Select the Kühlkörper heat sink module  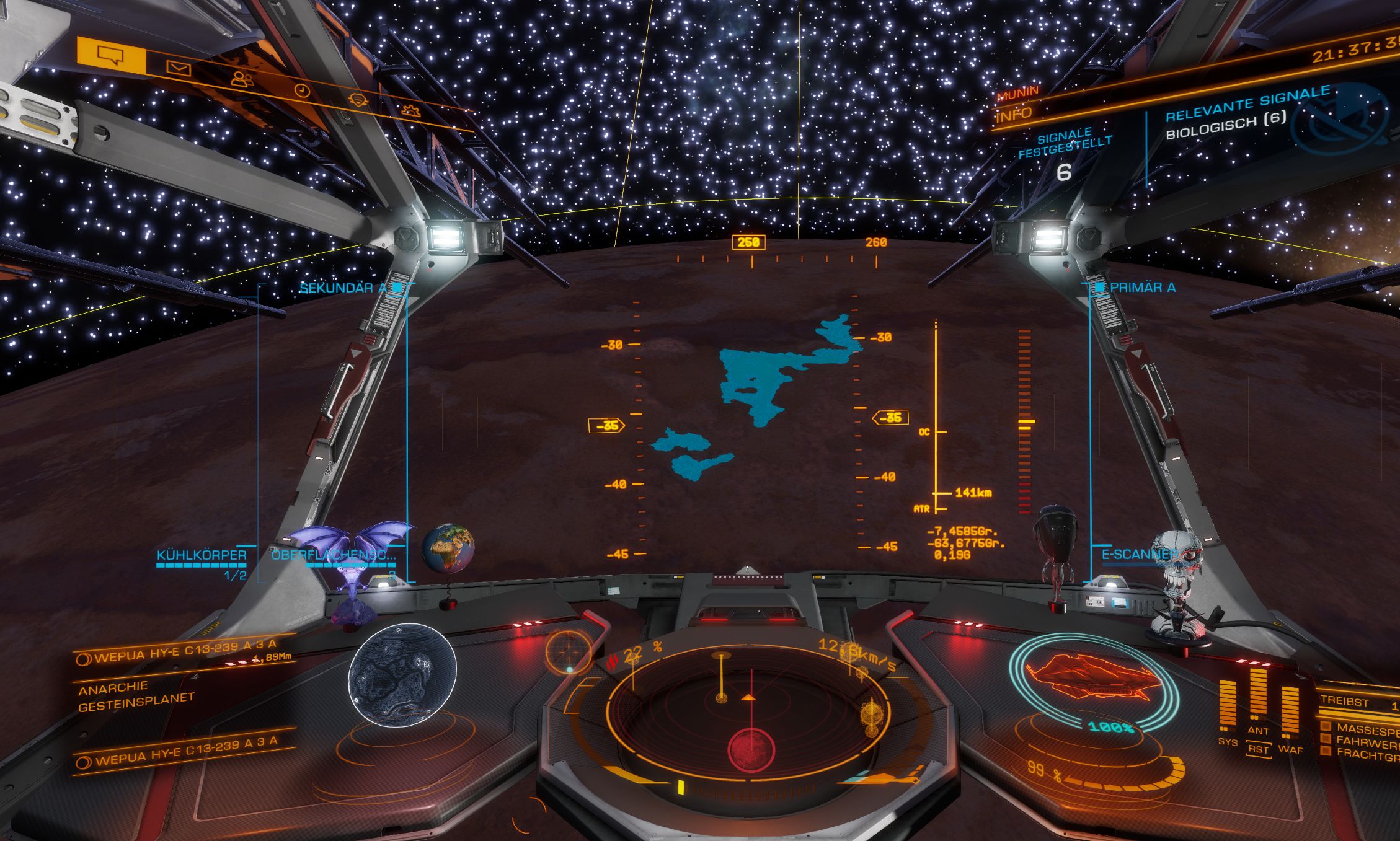tap(202, 555)
